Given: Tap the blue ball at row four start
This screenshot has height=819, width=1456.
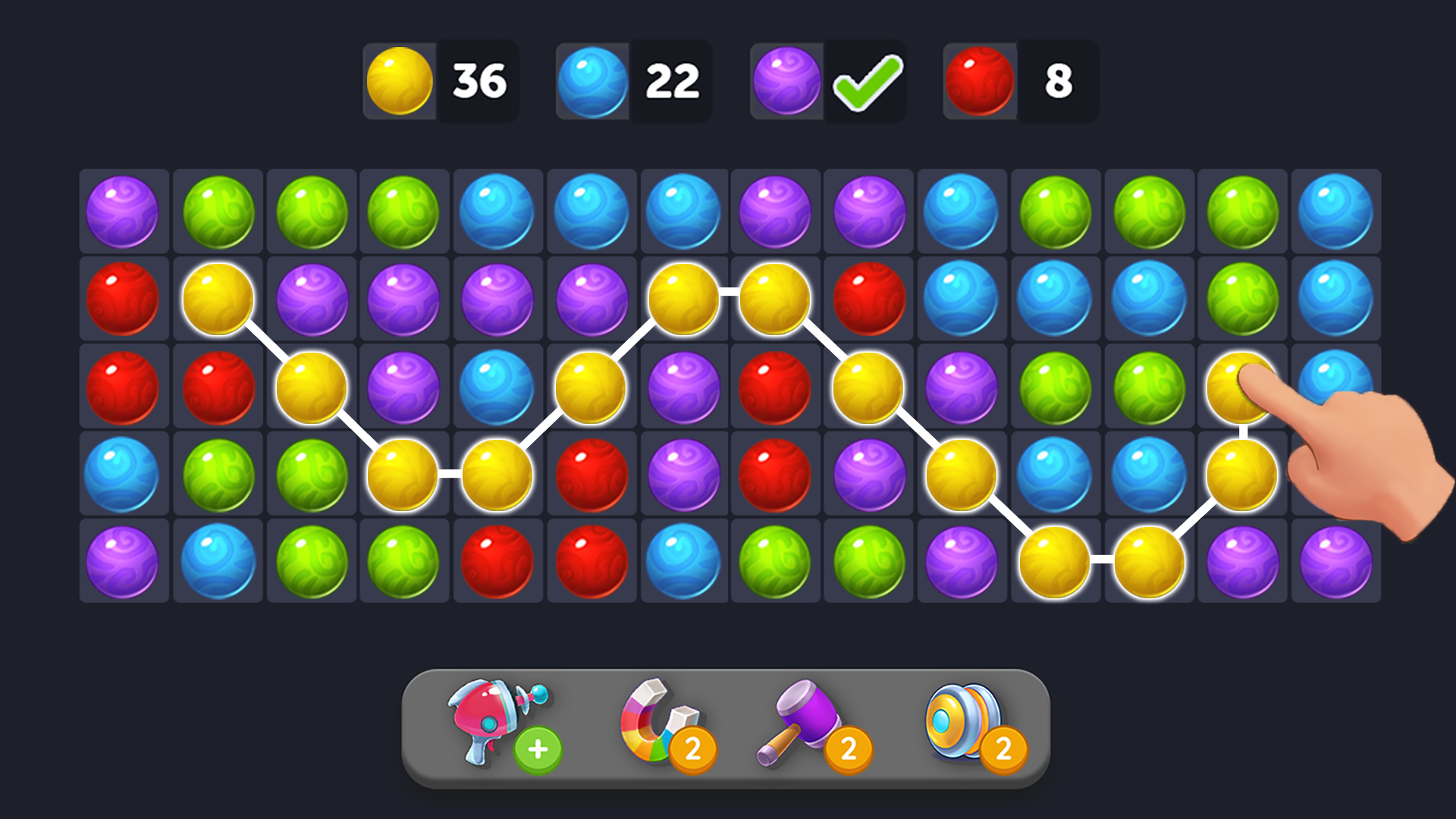Looking at the screenshot, I should coord(124,474).
